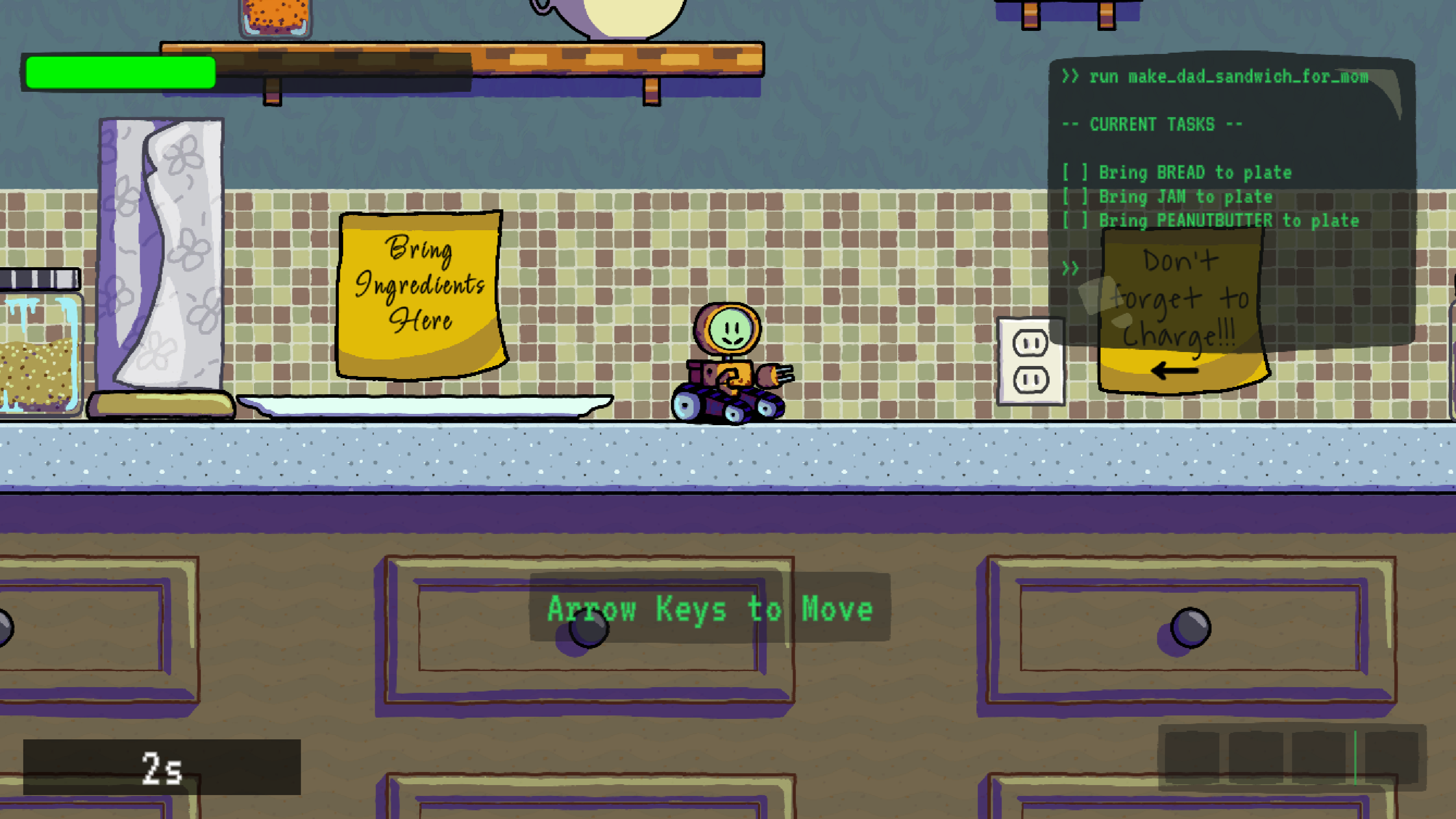
Task: Click the run make_dad_sandwich_for_mom command line
Action: click(x=1227, y=77)
